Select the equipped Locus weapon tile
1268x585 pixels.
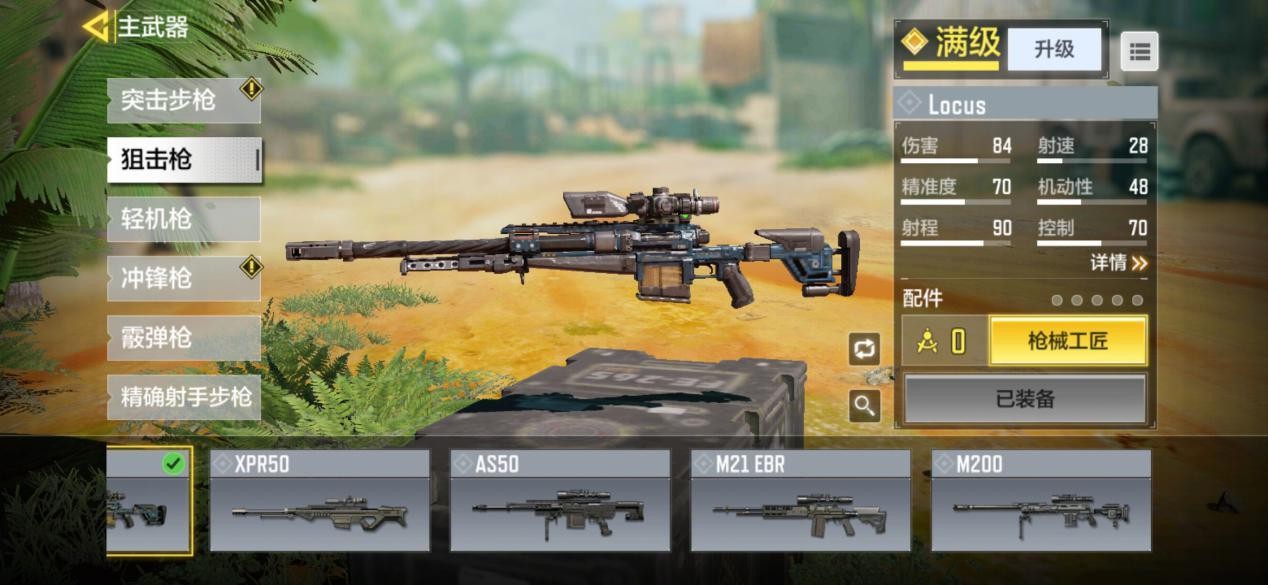click(x=148, y=501)
